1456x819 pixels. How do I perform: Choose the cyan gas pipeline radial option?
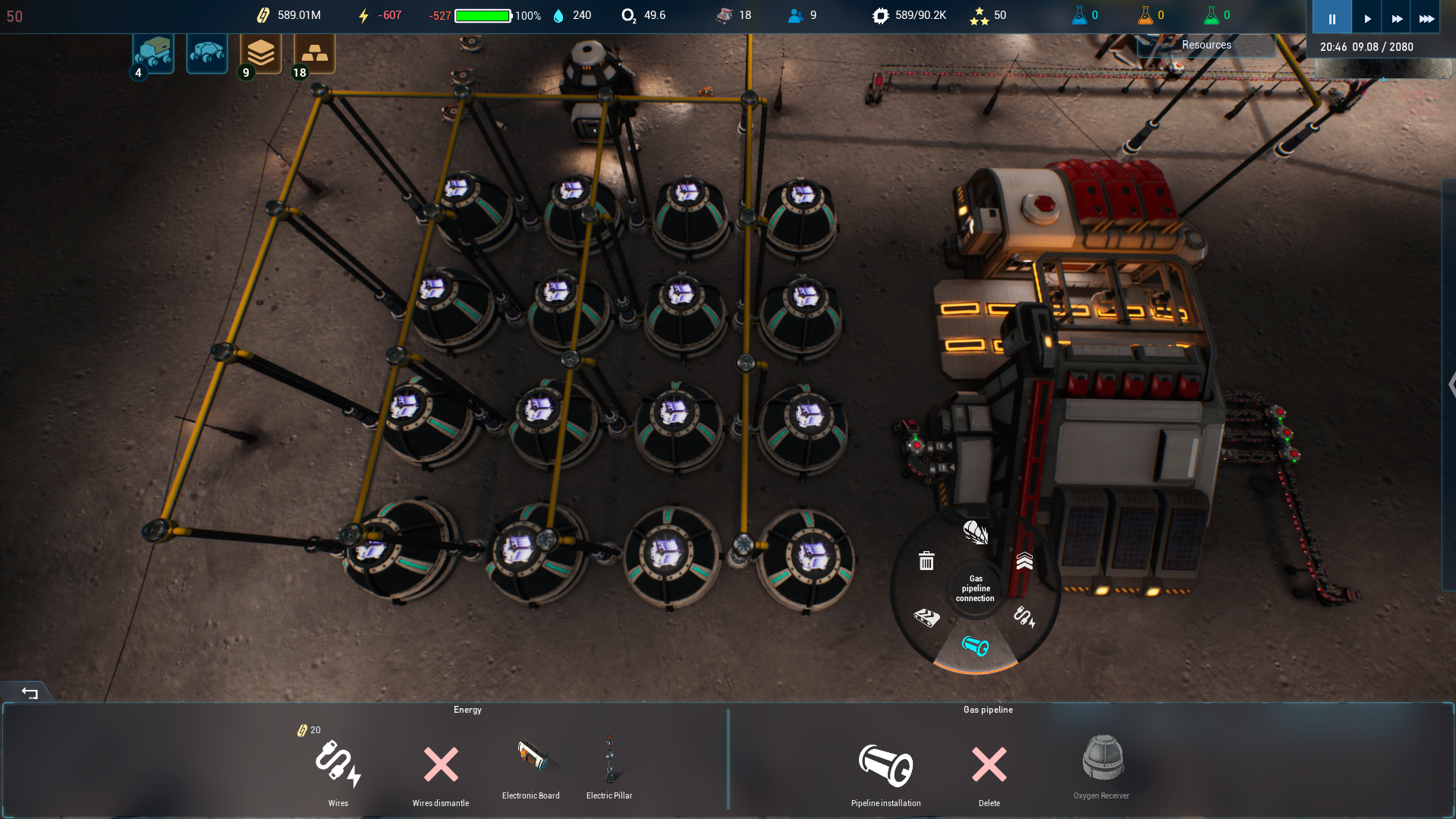tap(975, 646)
